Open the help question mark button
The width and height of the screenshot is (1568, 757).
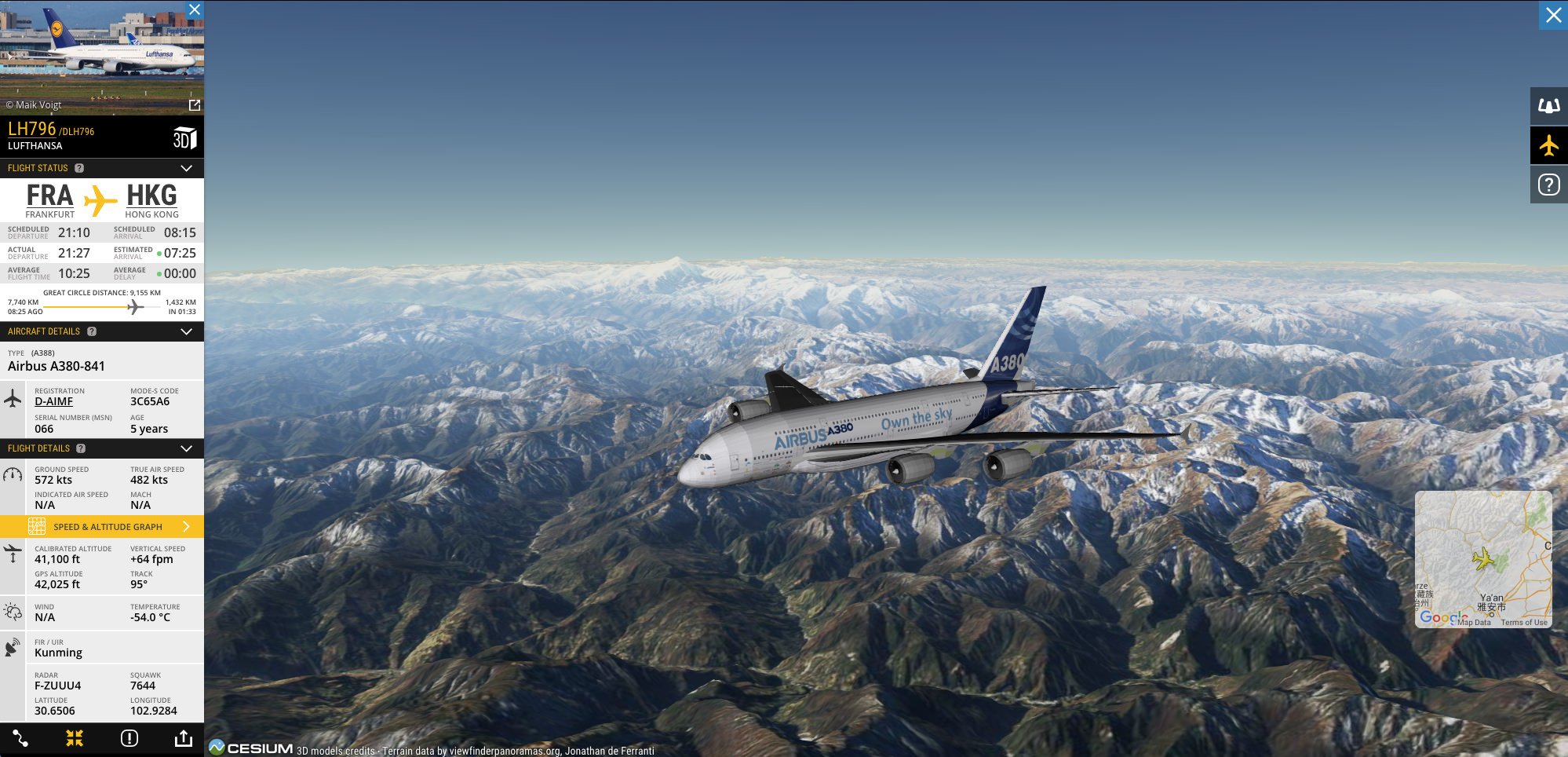pos(1548,185)
